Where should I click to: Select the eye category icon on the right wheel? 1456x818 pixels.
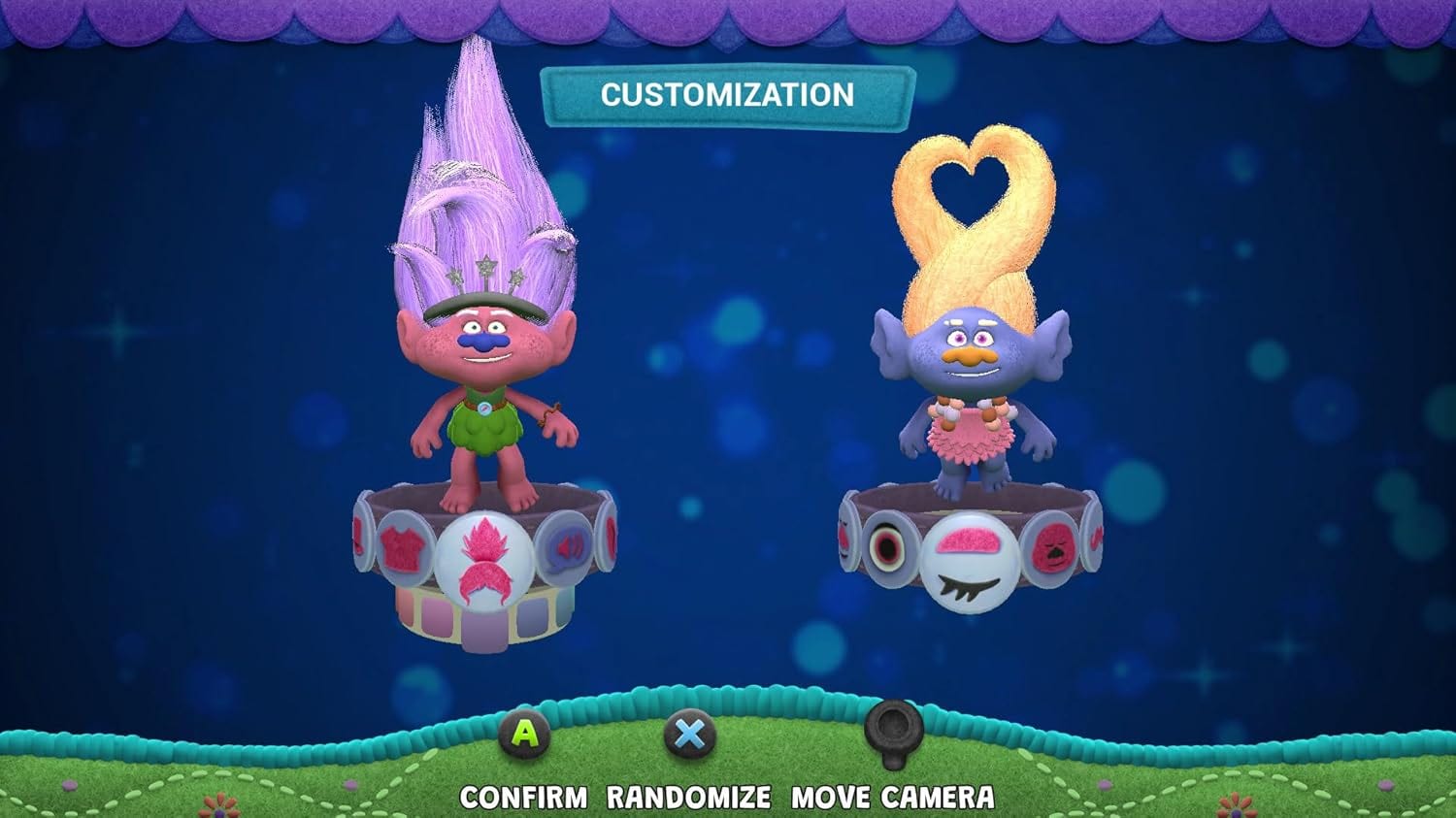point(888,547)
